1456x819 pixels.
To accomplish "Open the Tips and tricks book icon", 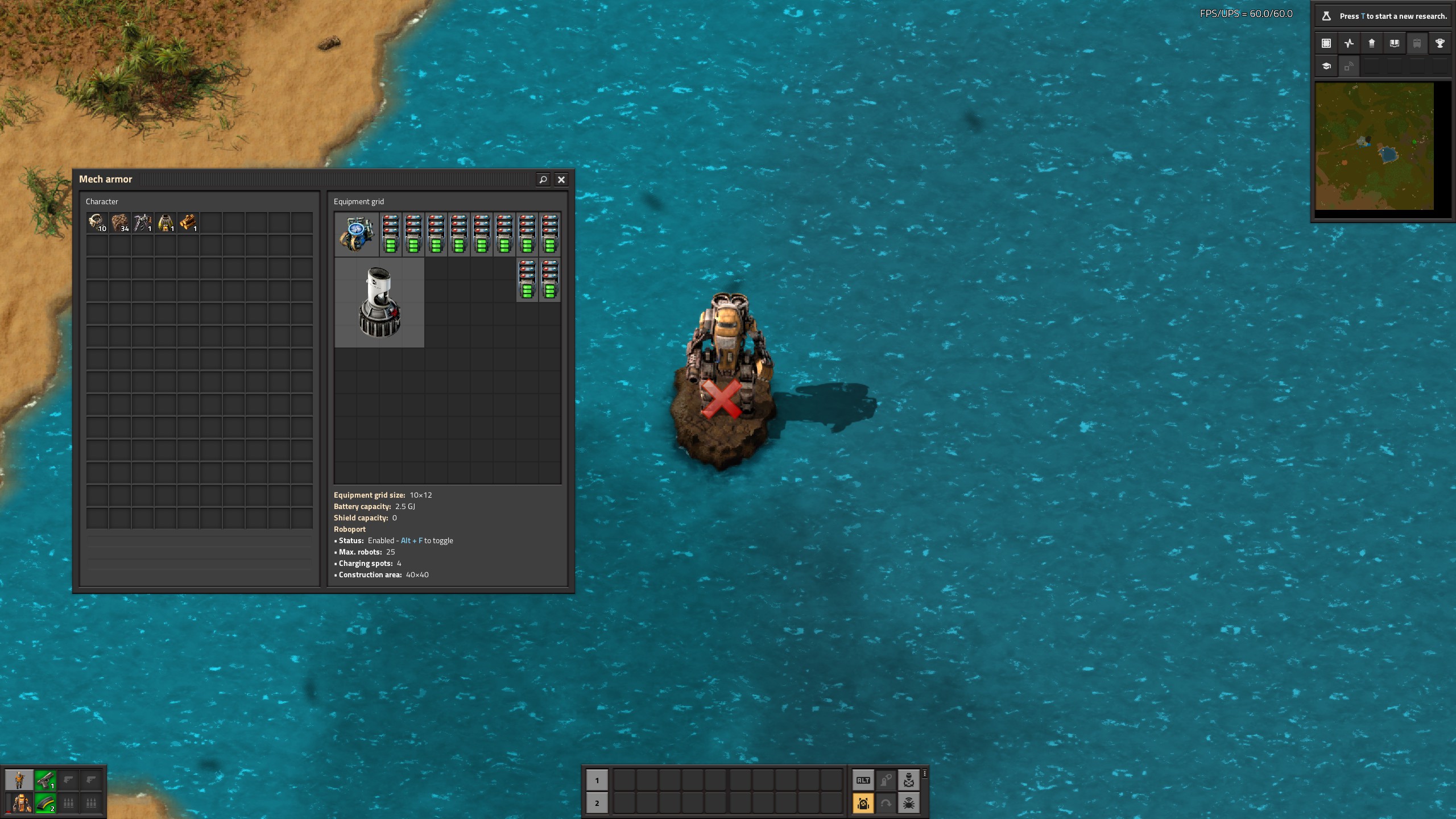I will [x=1393, y=43].
